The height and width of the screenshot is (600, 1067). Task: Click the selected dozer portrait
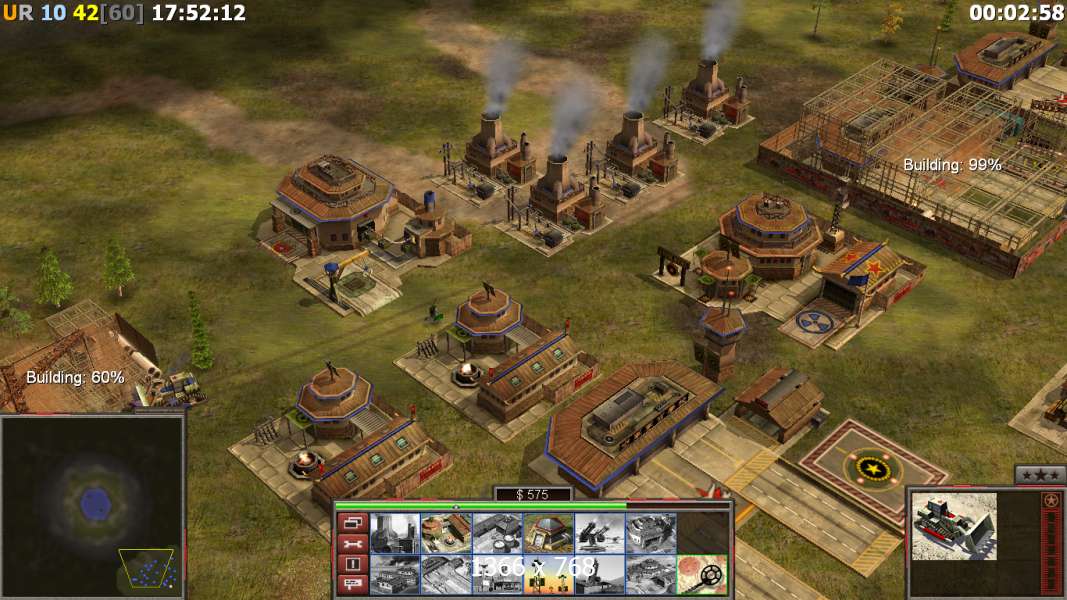[x=954, y=526]
